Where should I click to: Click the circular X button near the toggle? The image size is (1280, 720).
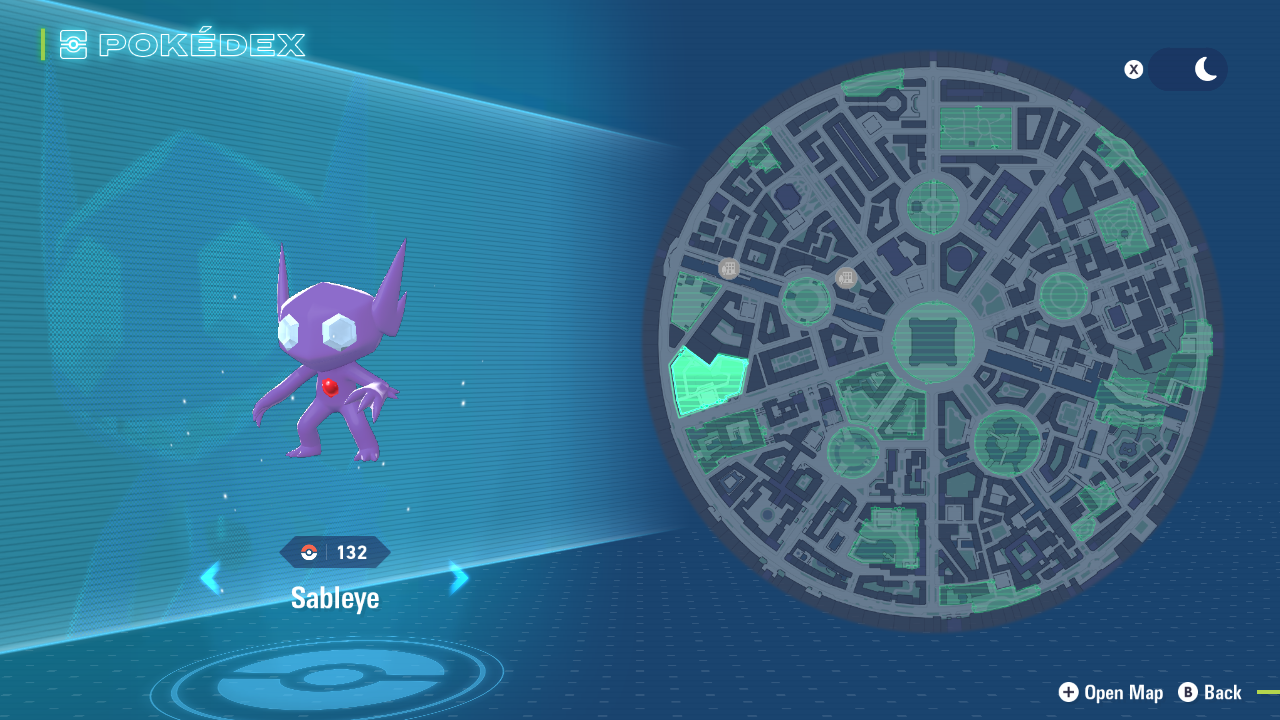1133,69
